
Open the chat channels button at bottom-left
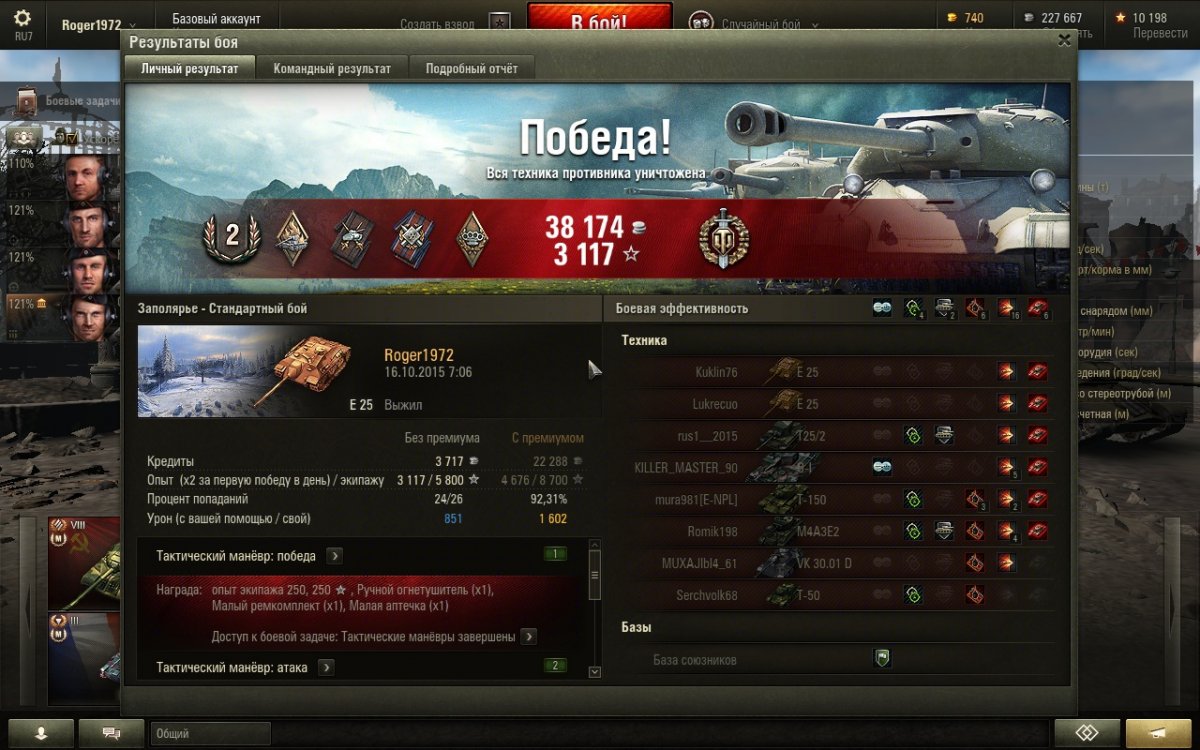tap(110, 733)
